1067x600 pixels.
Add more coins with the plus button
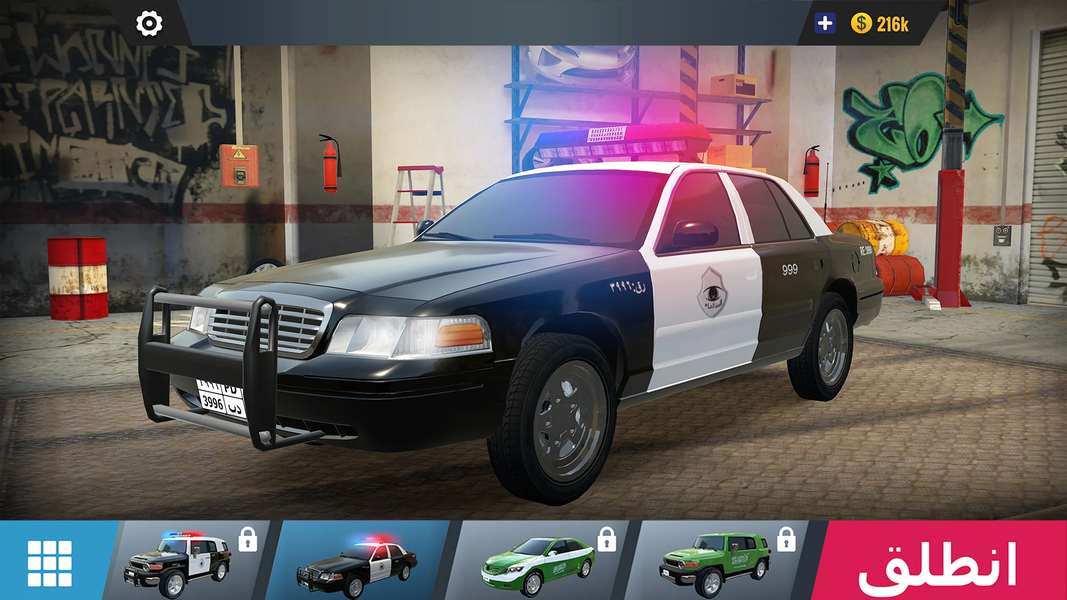click(825, 23)
